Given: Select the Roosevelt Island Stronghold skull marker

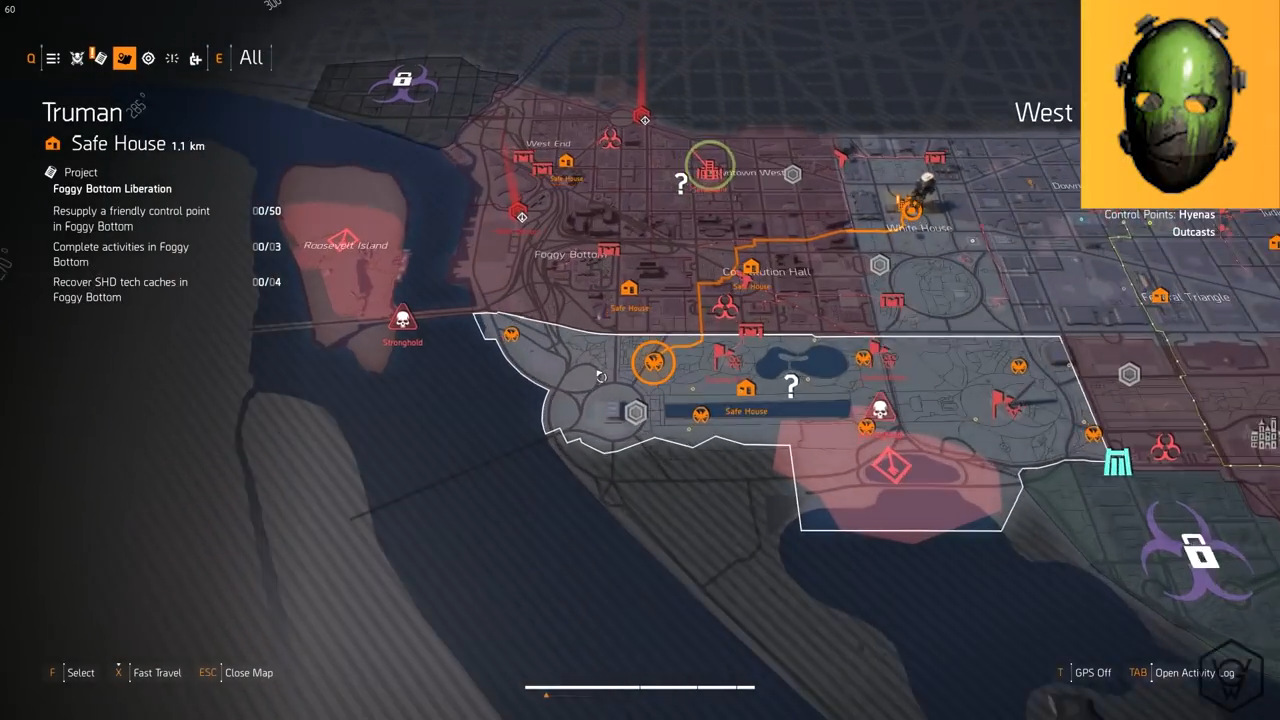Looking at the screenshot, I should pos(402,320).
